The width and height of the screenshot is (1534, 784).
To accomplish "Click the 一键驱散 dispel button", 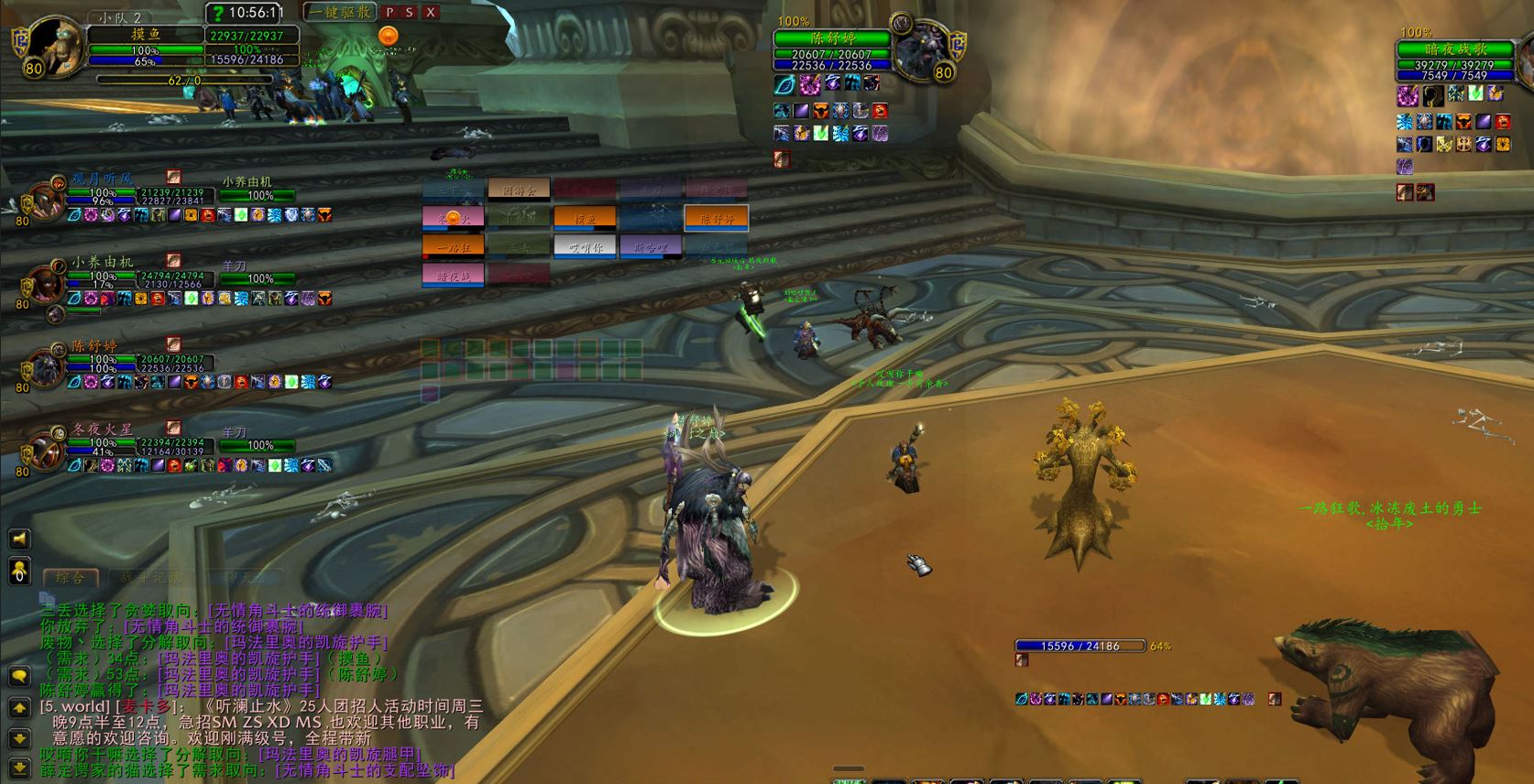I will [340, 13].
